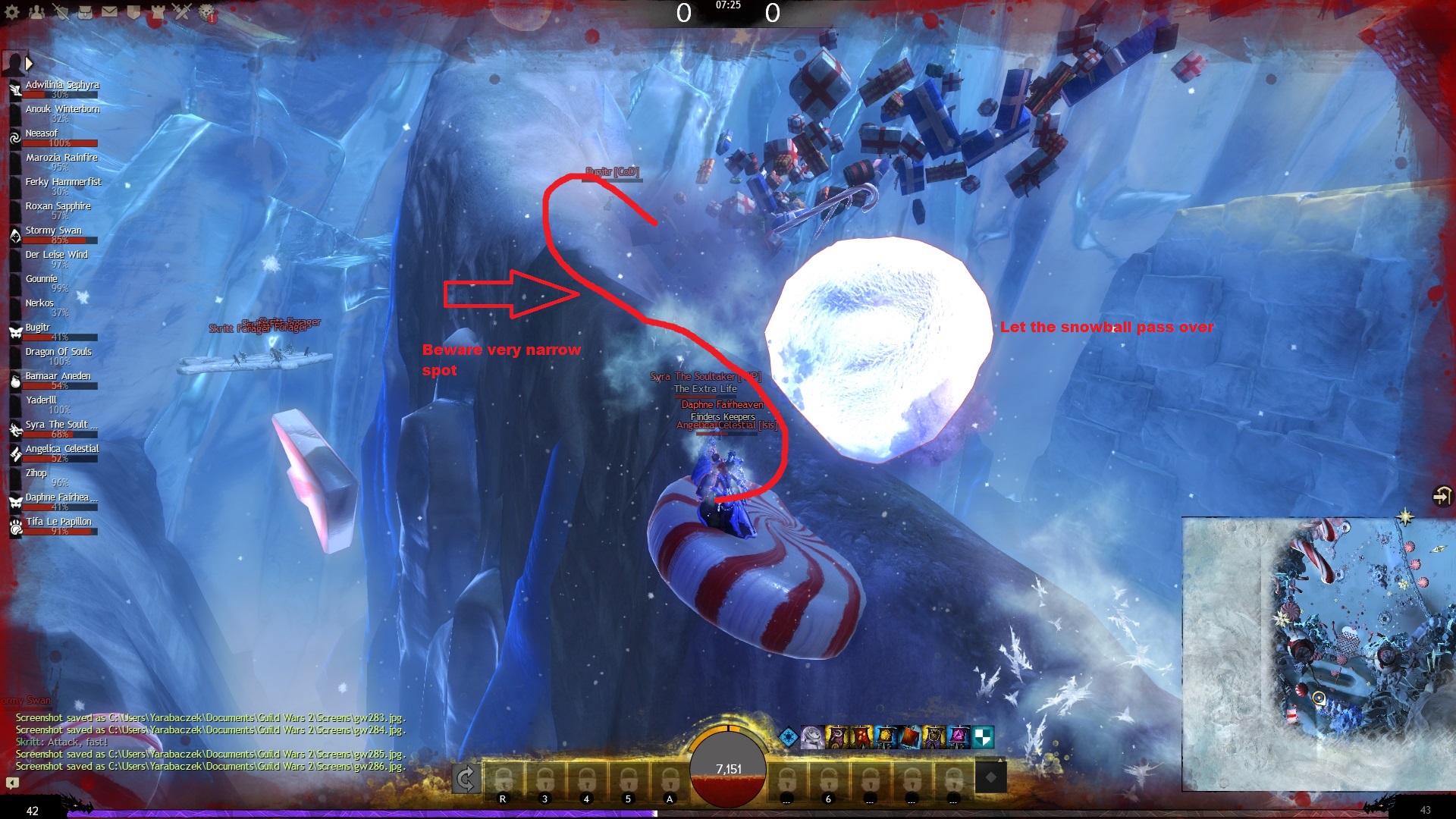Click the blue snowflake effect icon
Viewport: 1456px width, 819px height.
pos(789,736)
